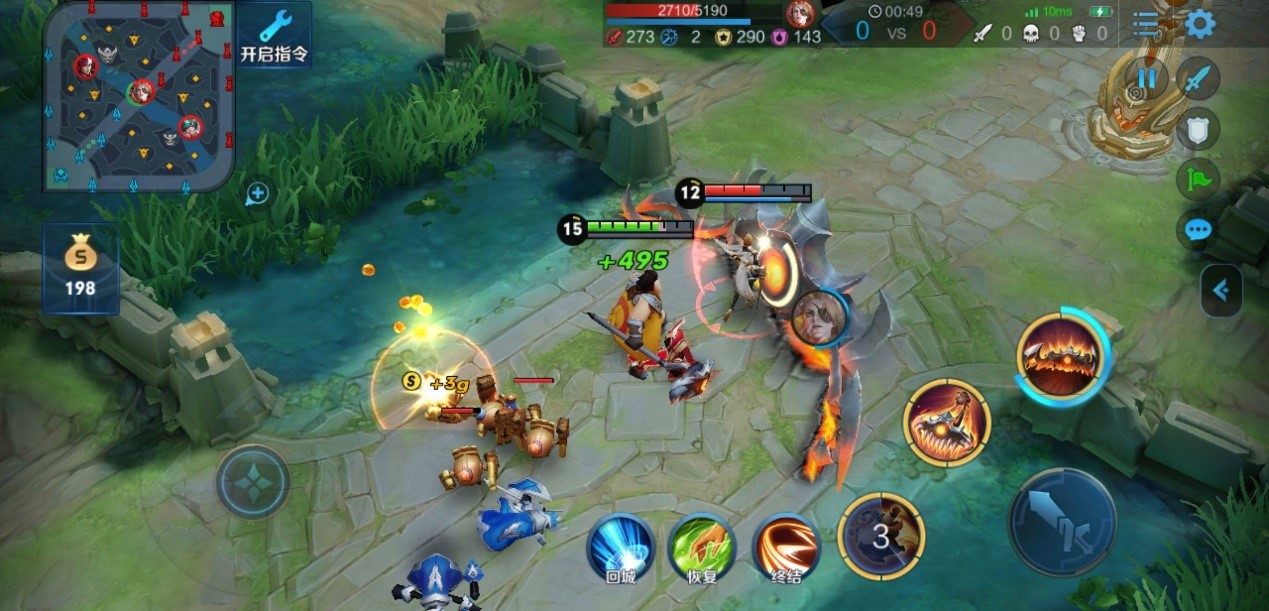Send the shield defend signal
Viewport: 1269px width, 611px height.
coord(1197,128)
